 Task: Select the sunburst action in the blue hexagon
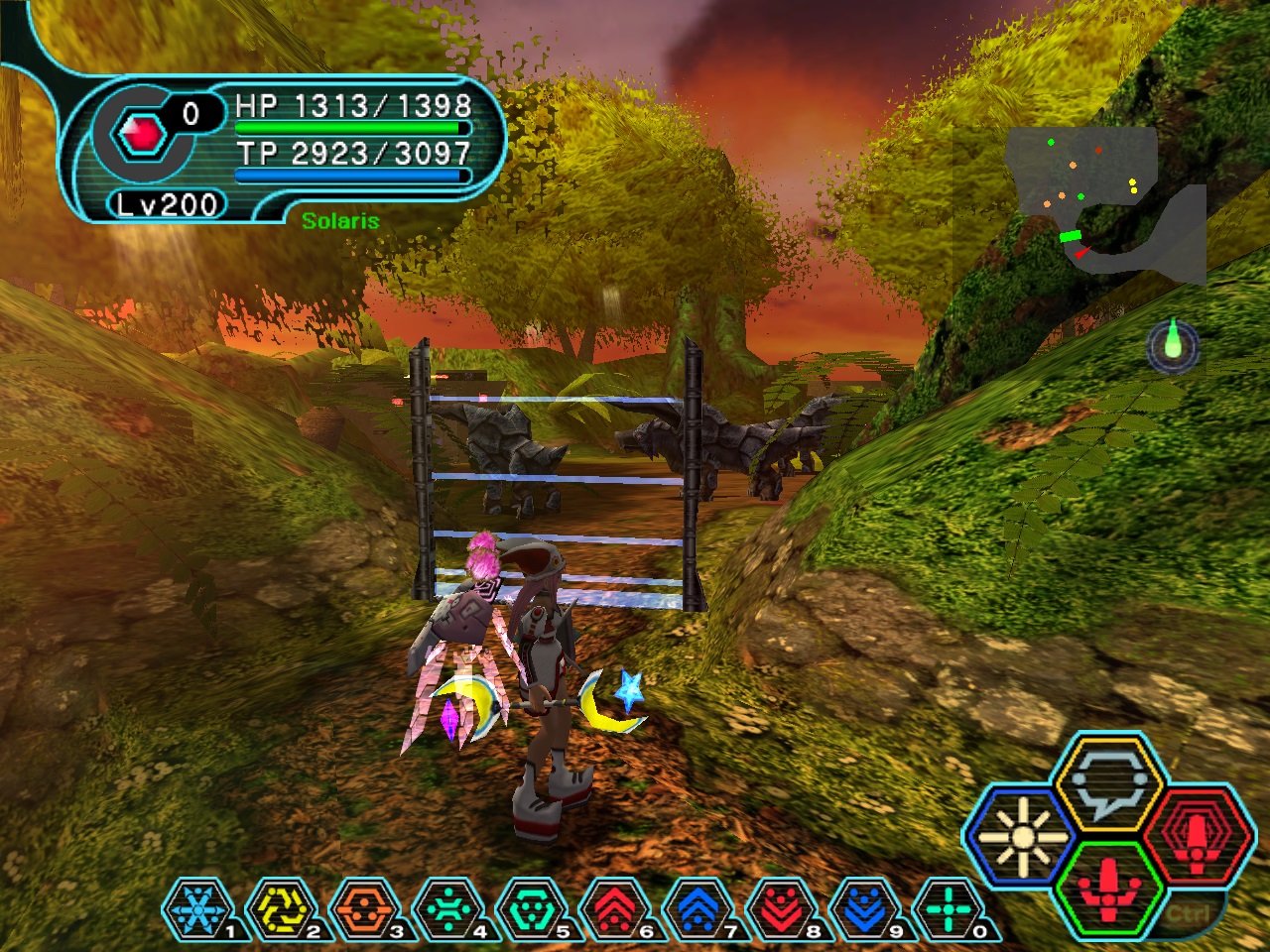[1019, 838]
